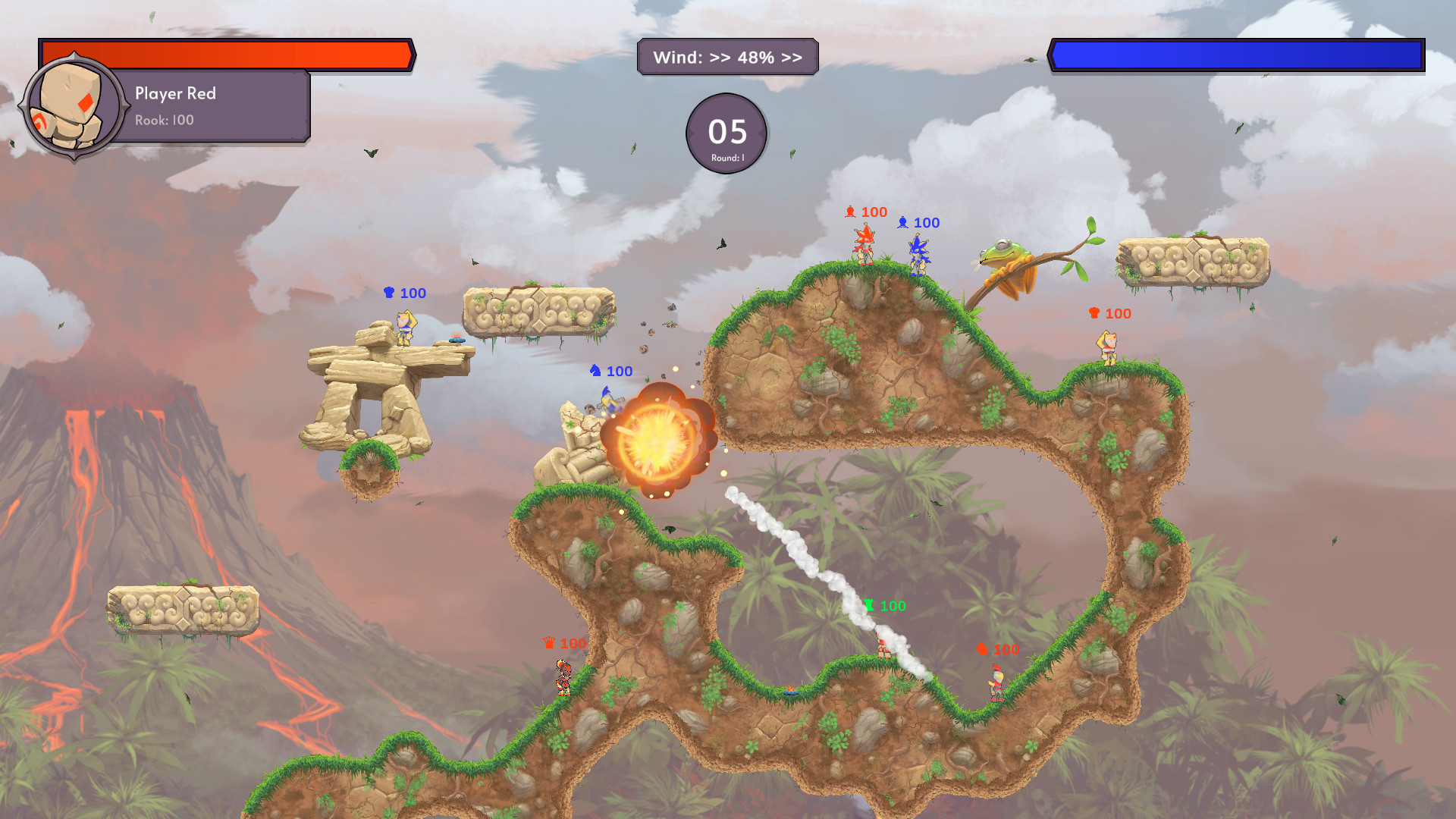
Task: Select the blue knight icon beside the explosion
Action: tap(597, 371)
